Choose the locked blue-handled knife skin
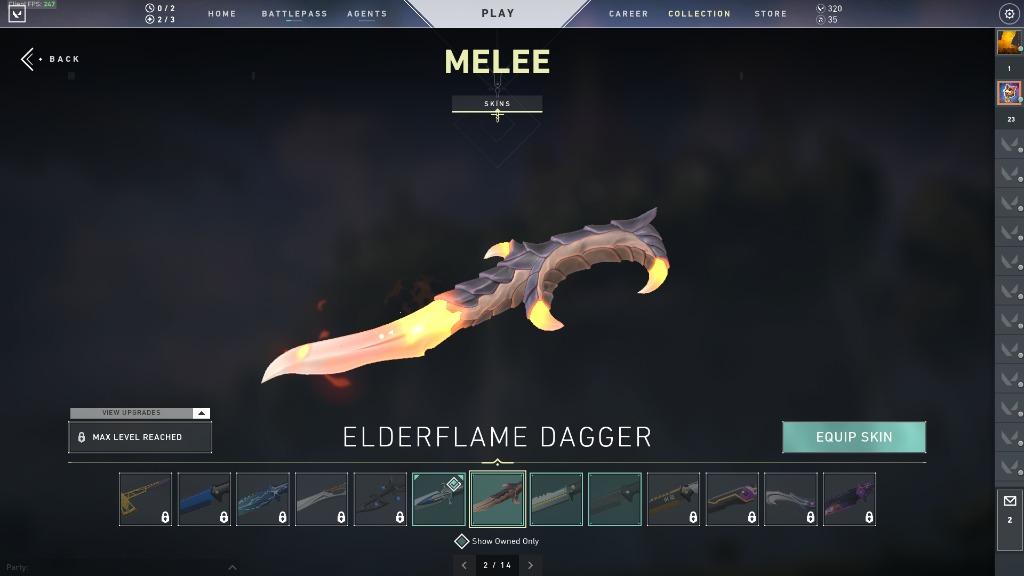 [204, 499]
